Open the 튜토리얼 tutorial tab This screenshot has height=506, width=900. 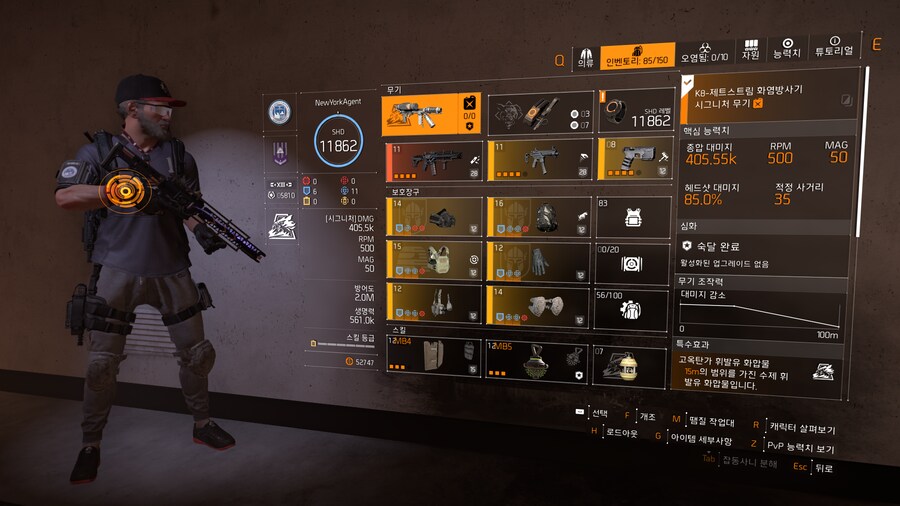(x=834, y=49)
